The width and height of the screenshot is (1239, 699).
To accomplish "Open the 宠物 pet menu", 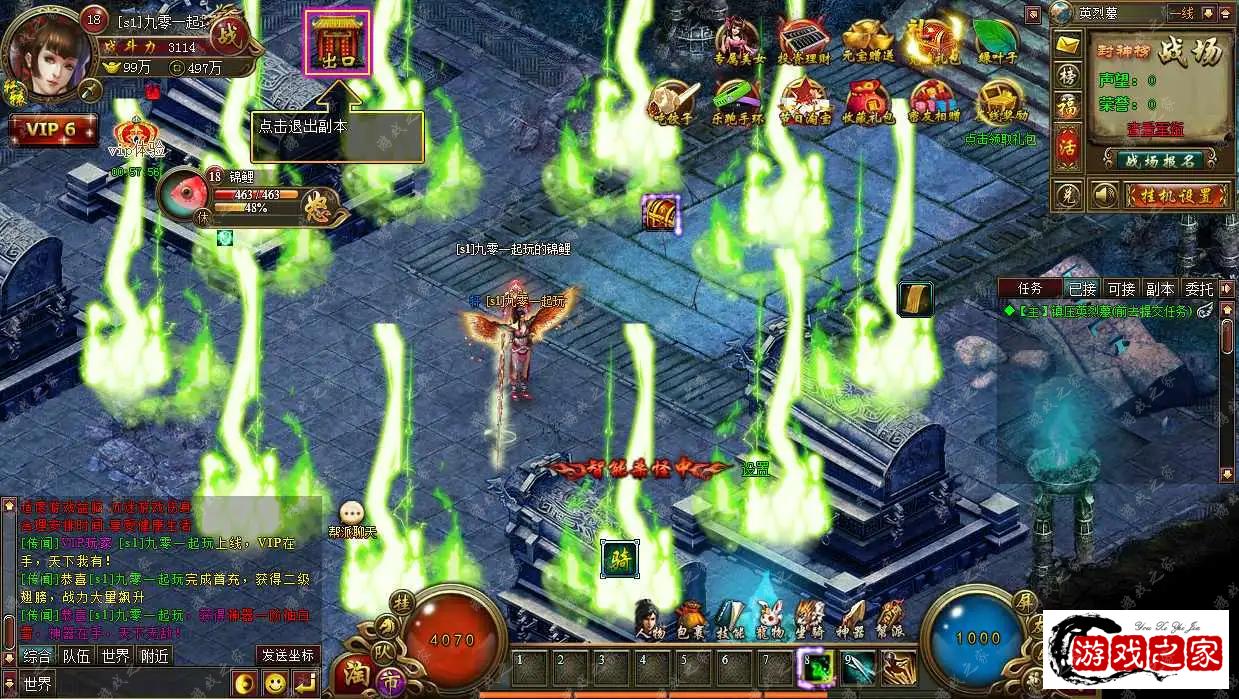I will point(769,619).
